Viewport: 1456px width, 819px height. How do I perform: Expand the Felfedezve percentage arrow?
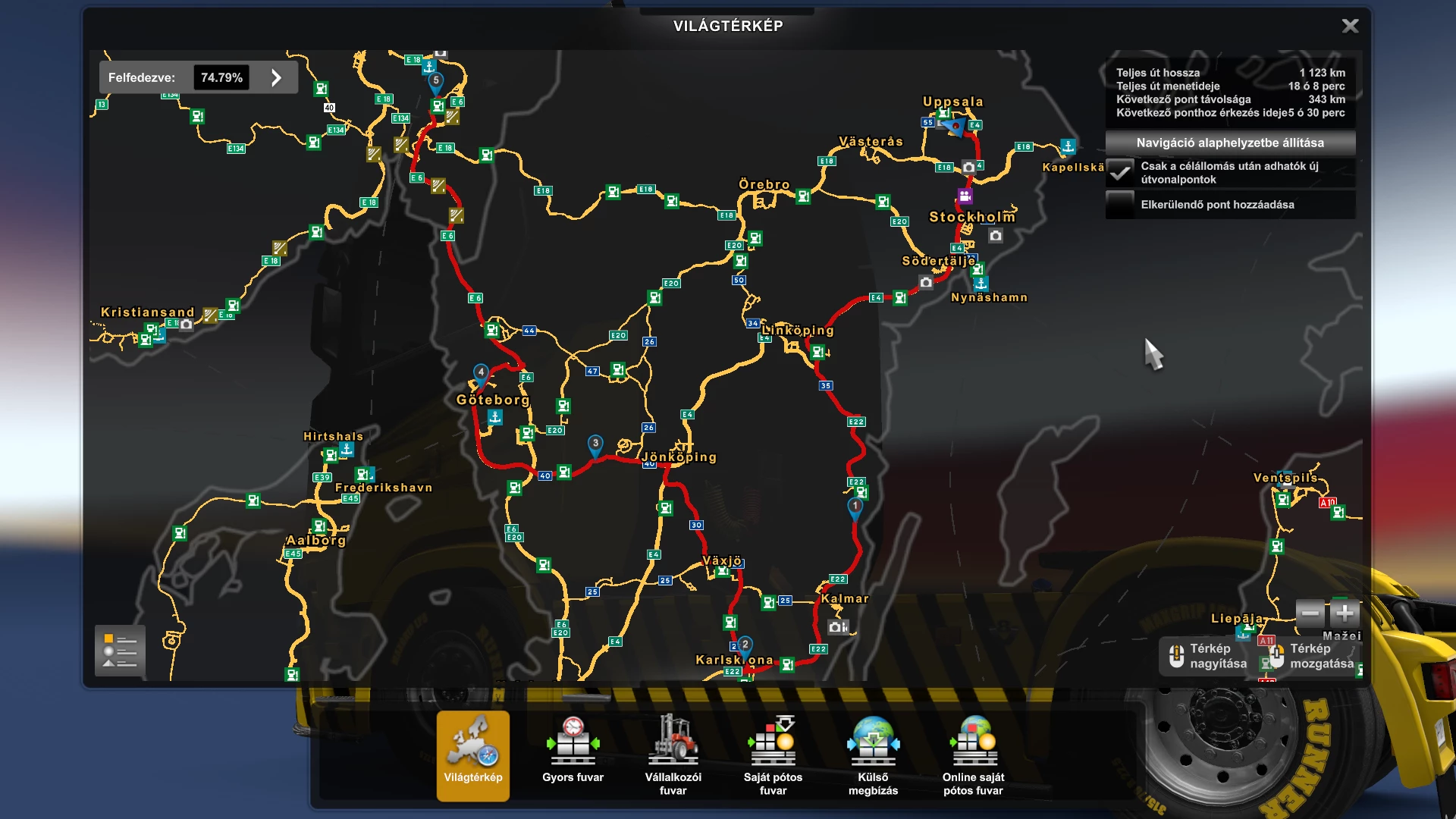[x=276, y=77]
